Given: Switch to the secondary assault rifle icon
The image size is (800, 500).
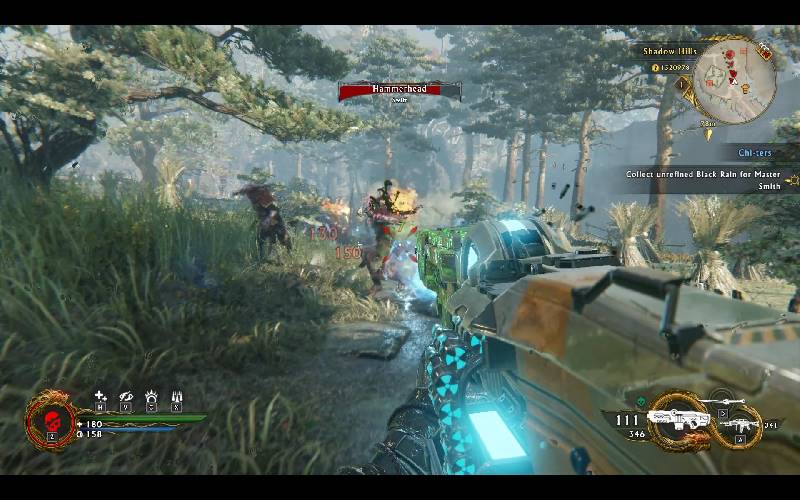Looking at the screenshot, I should 739,424.
